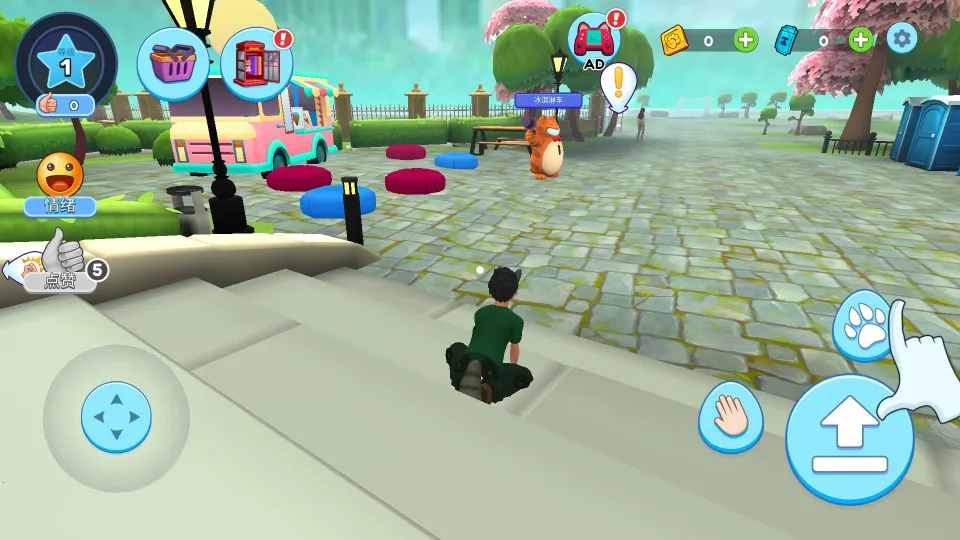Add more blue tickets with plus button
Viewport: 960px width, 540px height.
pos(860,40)
